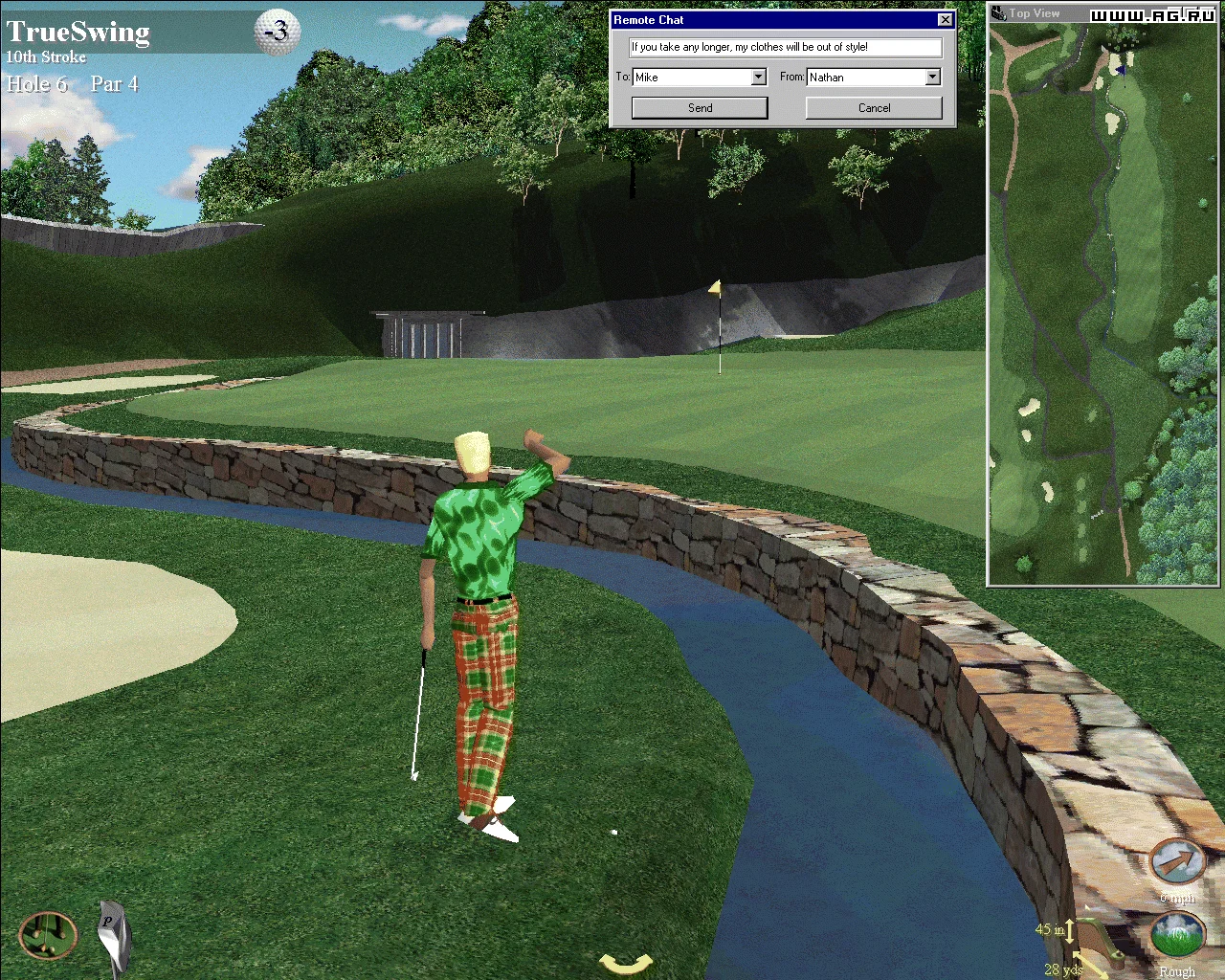Open the 'From' sender dropdown
This screenshot has height=980, width=1225.
pos(933,78)
